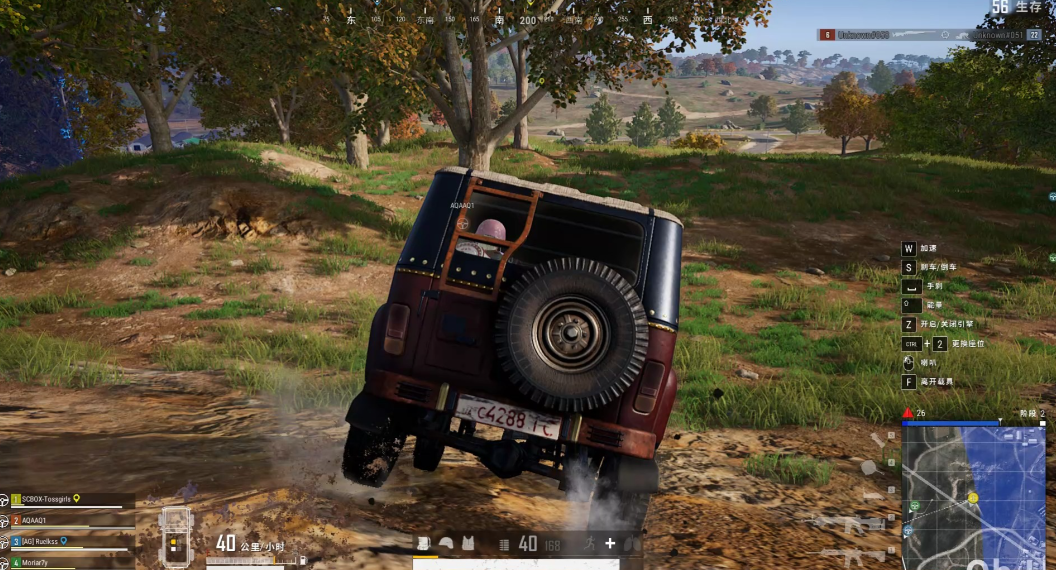
Task: Select the backpack equipment icon
Action: [424, 543]
